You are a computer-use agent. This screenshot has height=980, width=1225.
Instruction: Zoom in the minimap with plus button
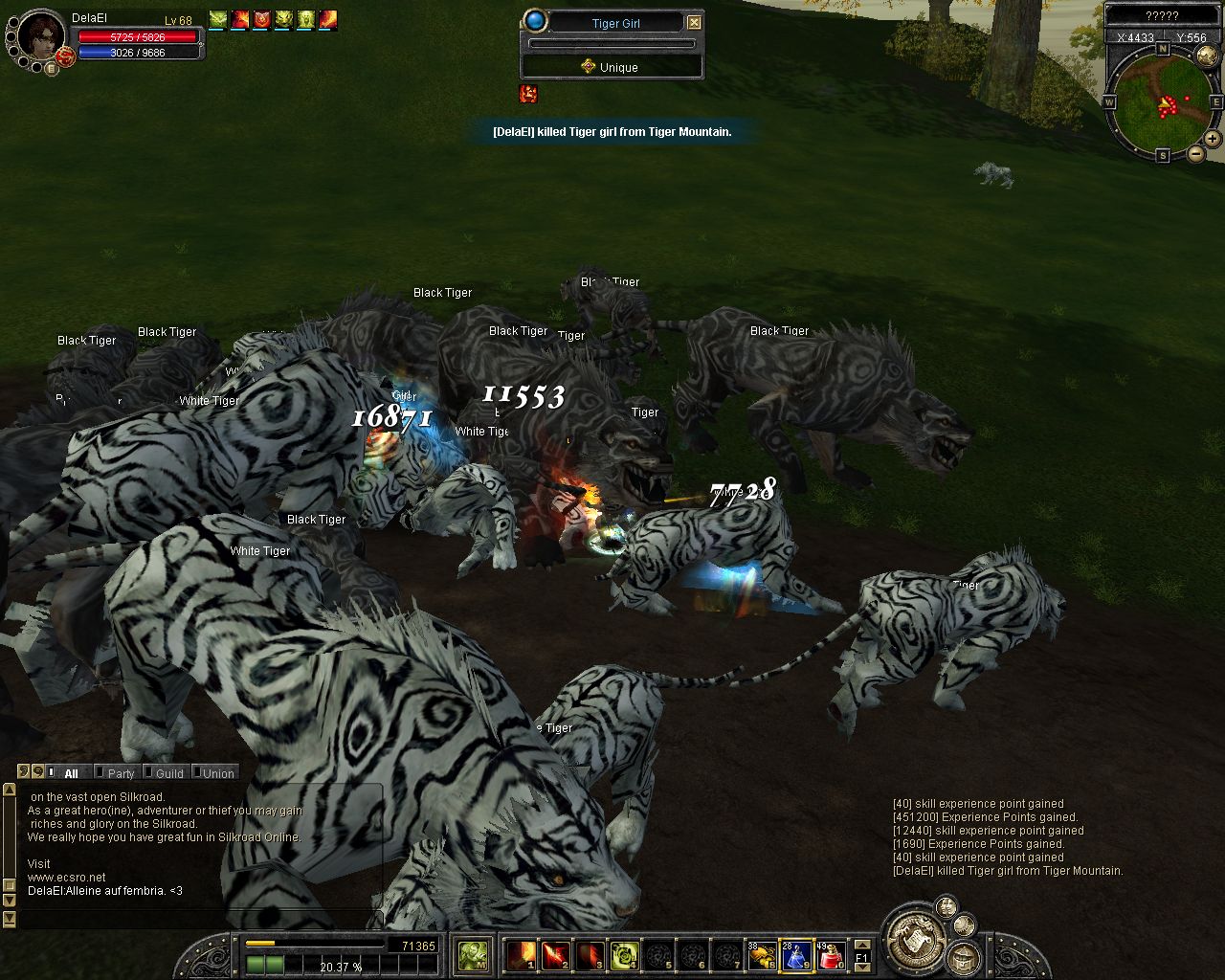click(x=1212, y=139)
